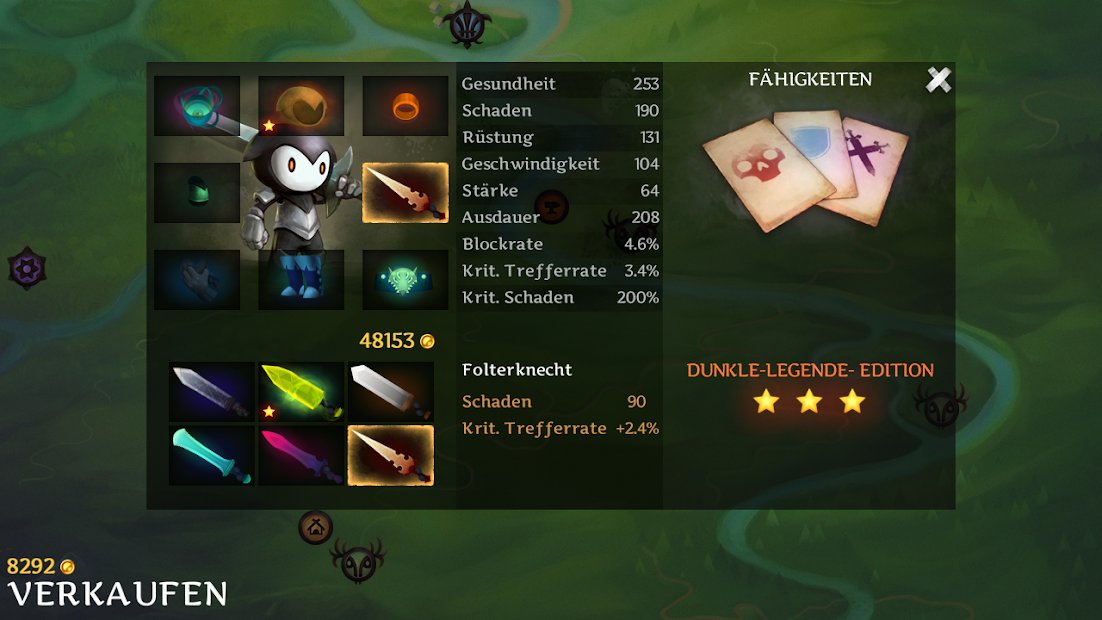
Task: Select the orange ring equipment slot
Action: pyautogui.click(x=405, y=106)
